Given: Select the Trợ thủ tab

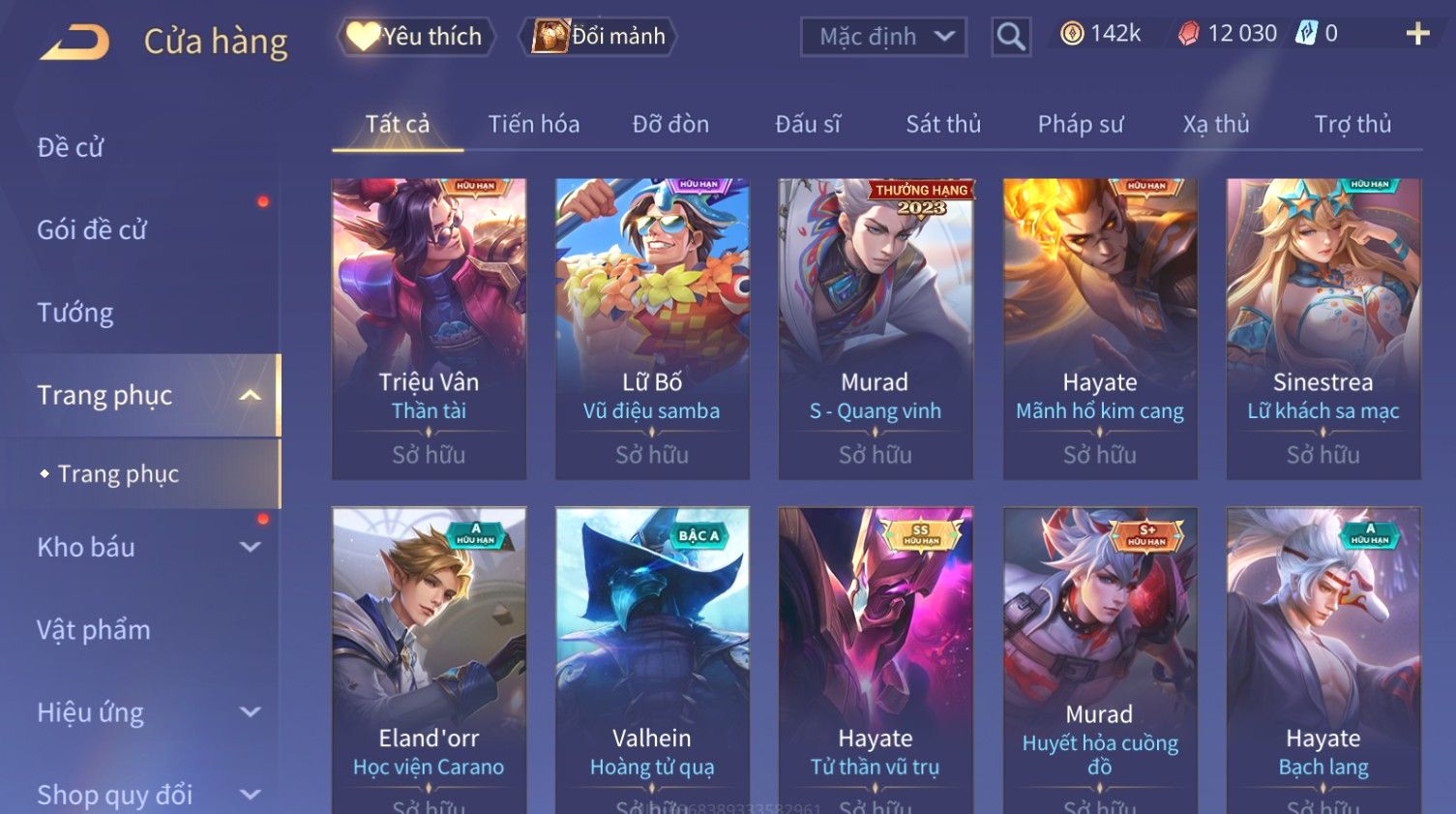Looking at the screenshot, I should [1352, 125].
